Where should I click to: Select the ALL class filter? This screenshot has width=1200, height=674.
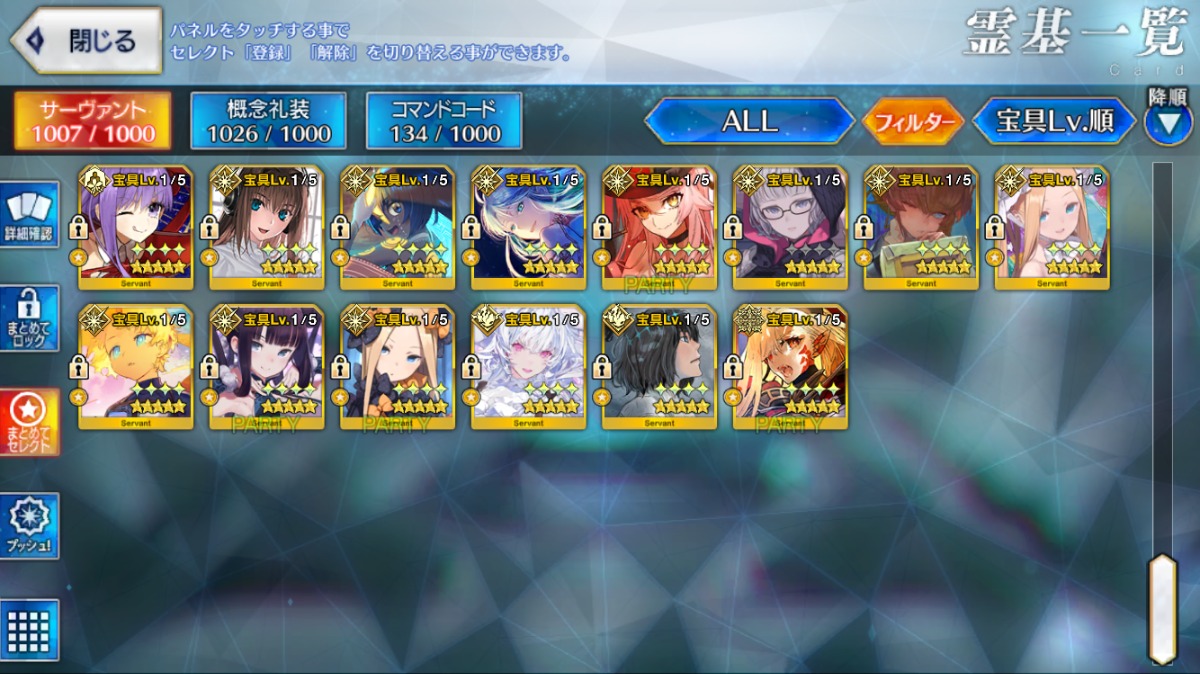coord(749,122)
